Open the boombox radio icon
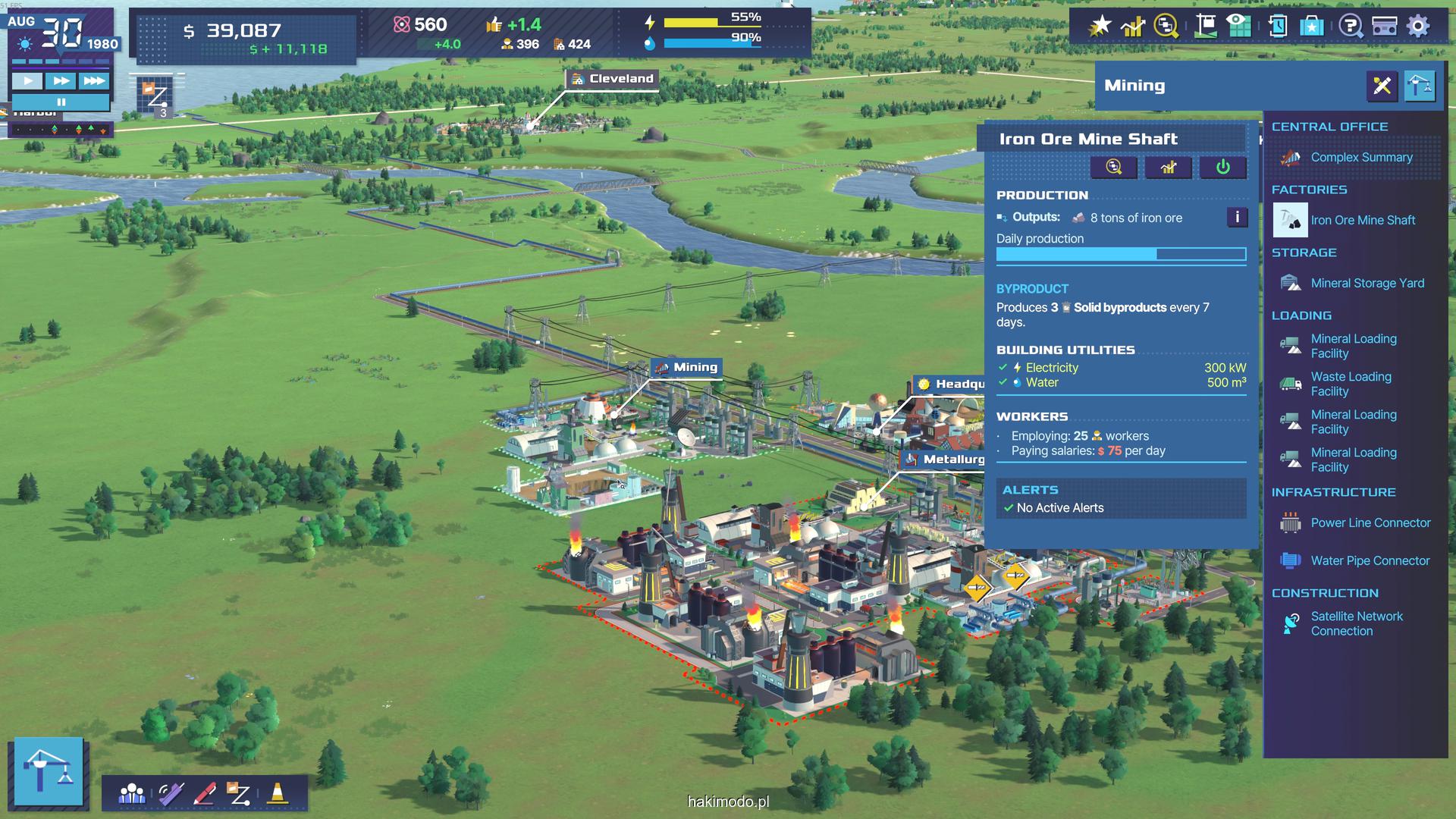The image size is (1456, 819). (x=1385, y=26)
